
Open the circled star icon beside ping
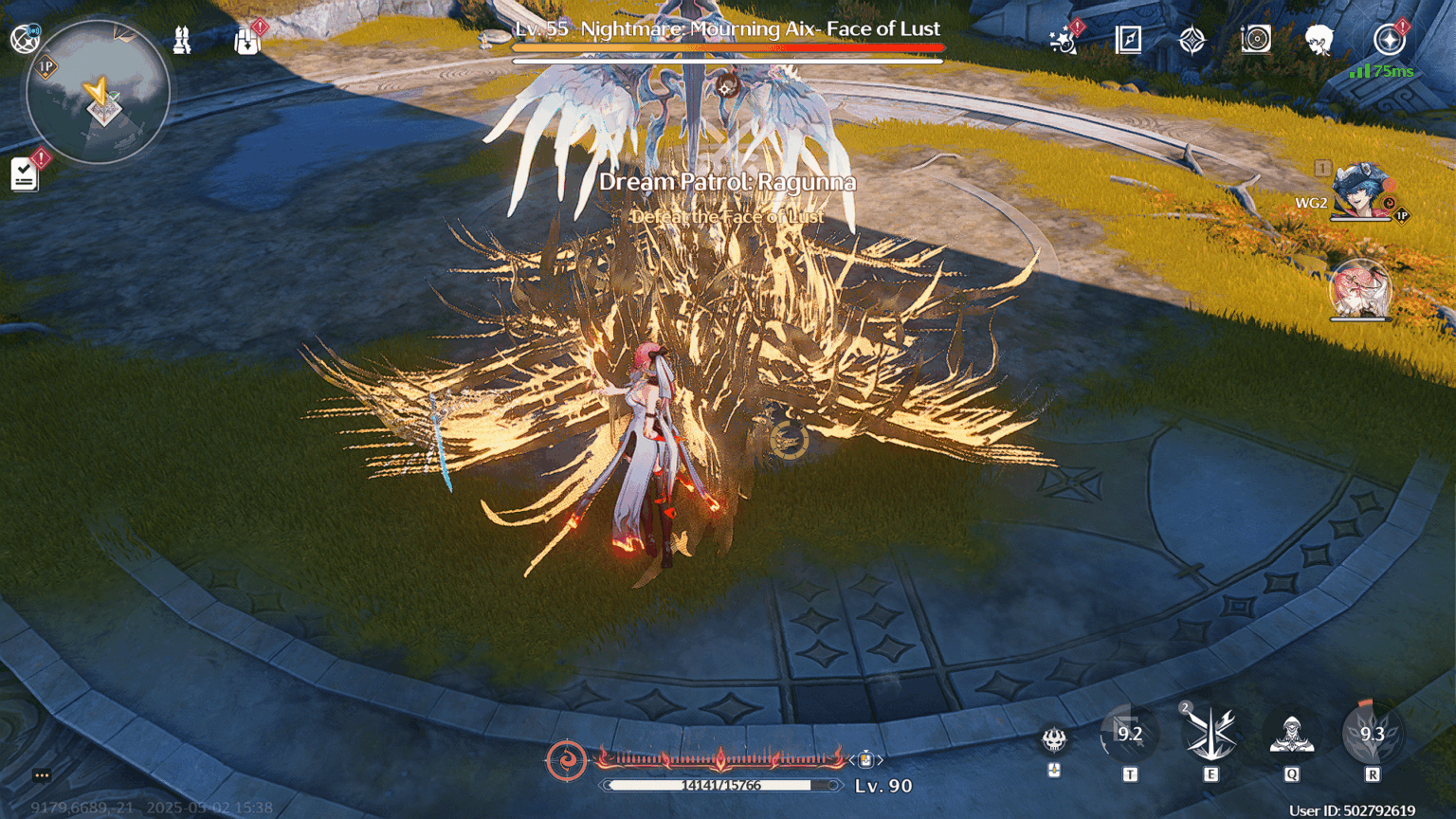1389,40
